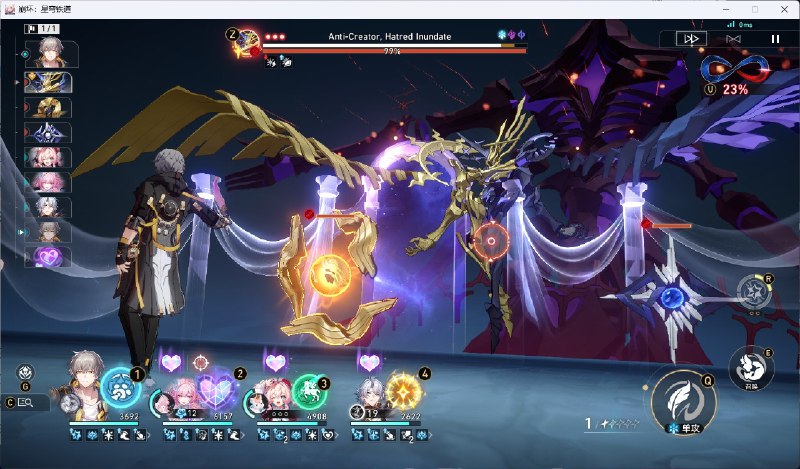This screenshot has height=469, width=800.
Task: Select the purple heart entry in turn order
Action: pyautogui.click(x=48, y=256)
